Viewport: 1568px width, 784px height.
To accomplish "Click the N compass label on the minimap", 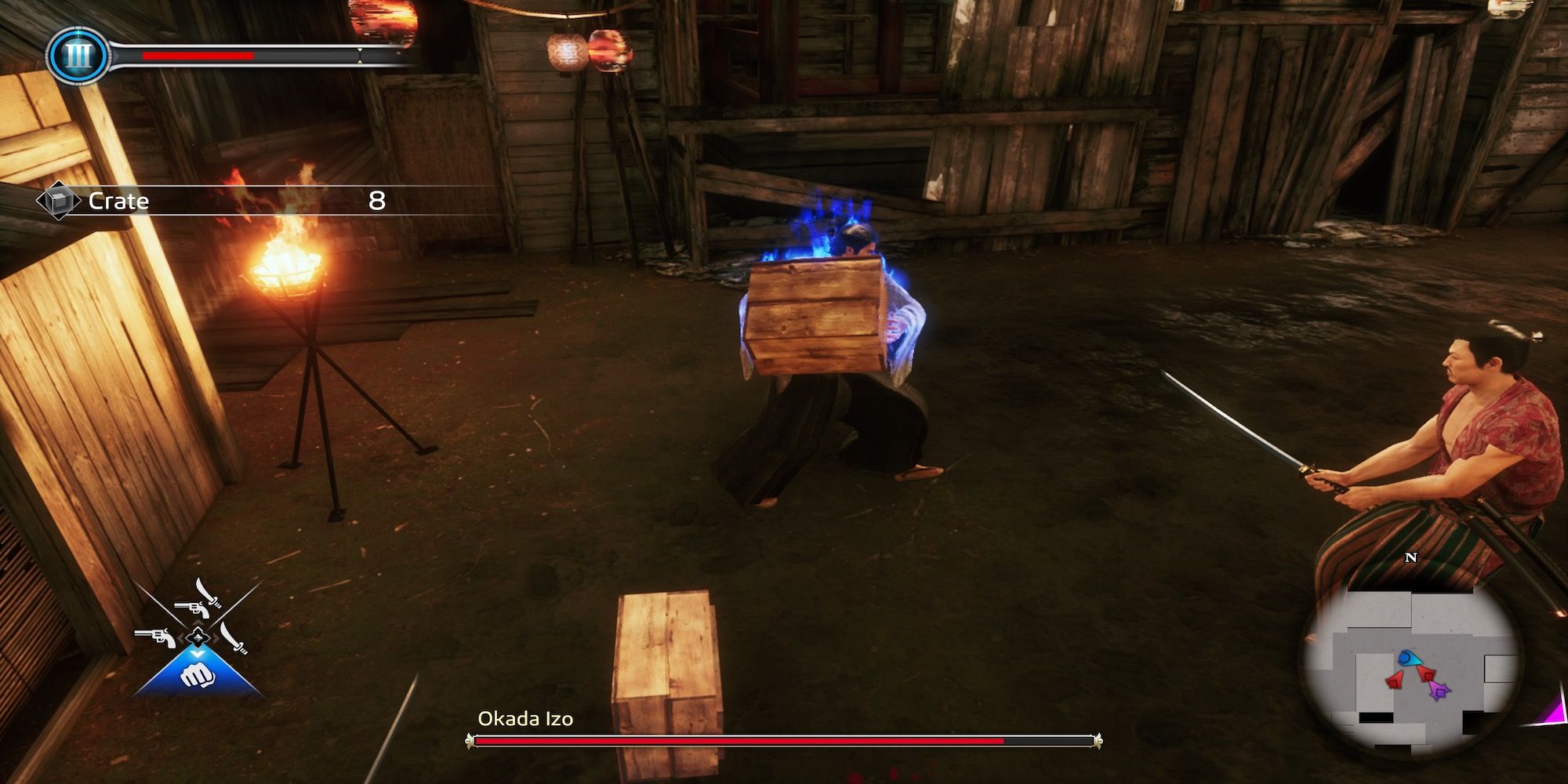I will coord(1410,557).
